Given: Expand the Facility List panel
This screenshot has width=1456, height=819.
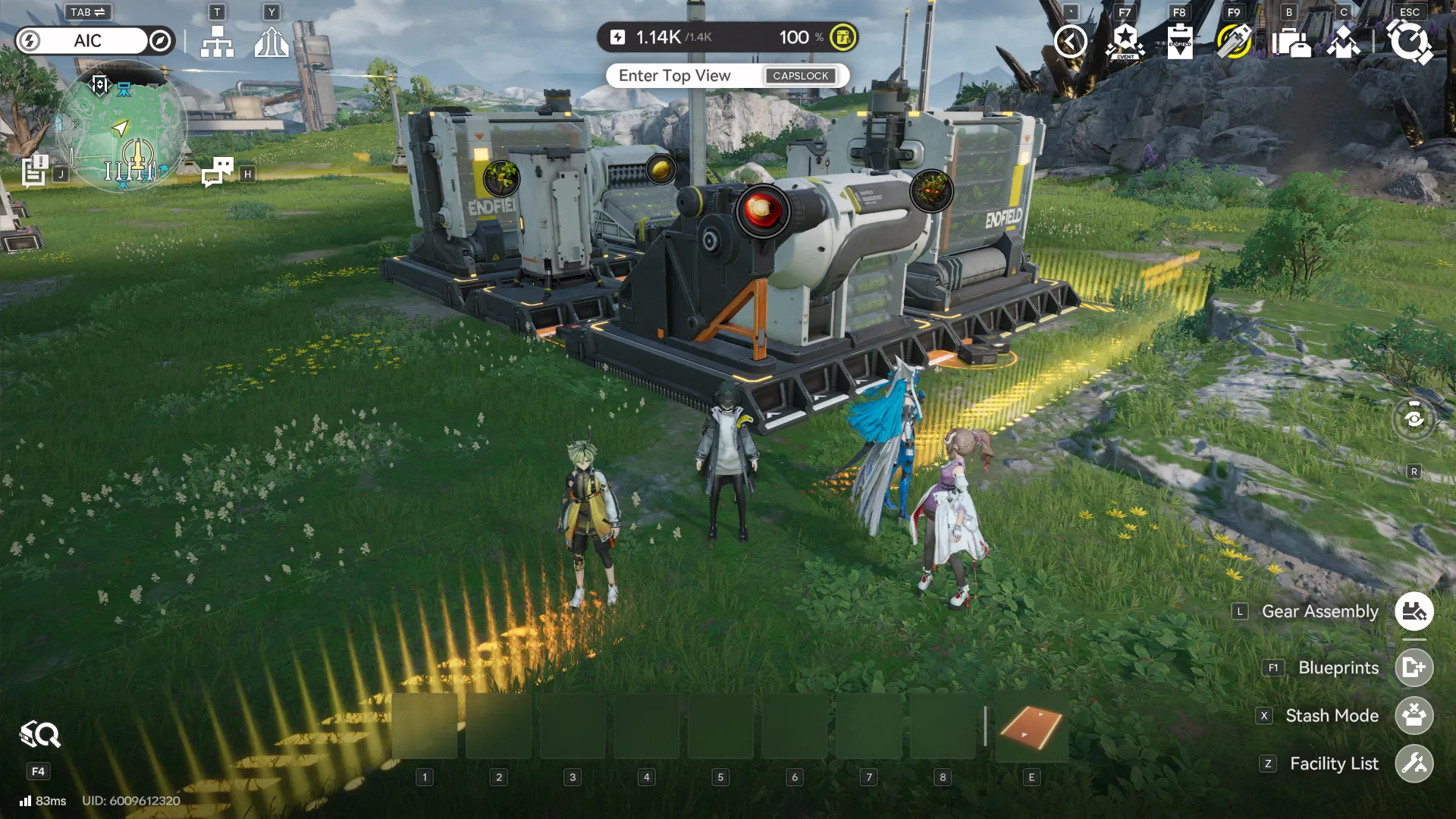Looking at the screenshot, I should pyautogui.click(x=1414, y=764).
